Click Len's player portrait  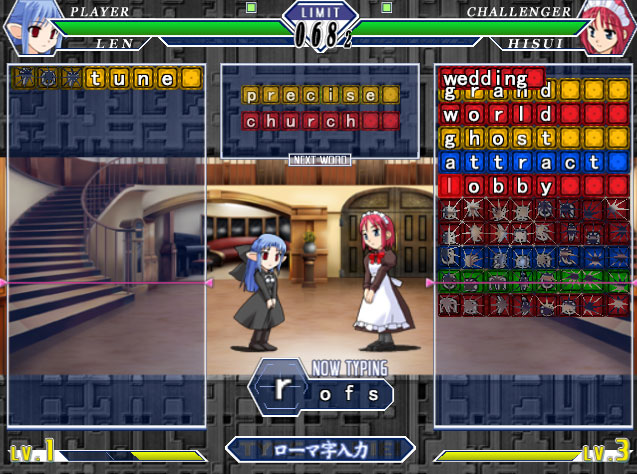(x=28, y=28)
